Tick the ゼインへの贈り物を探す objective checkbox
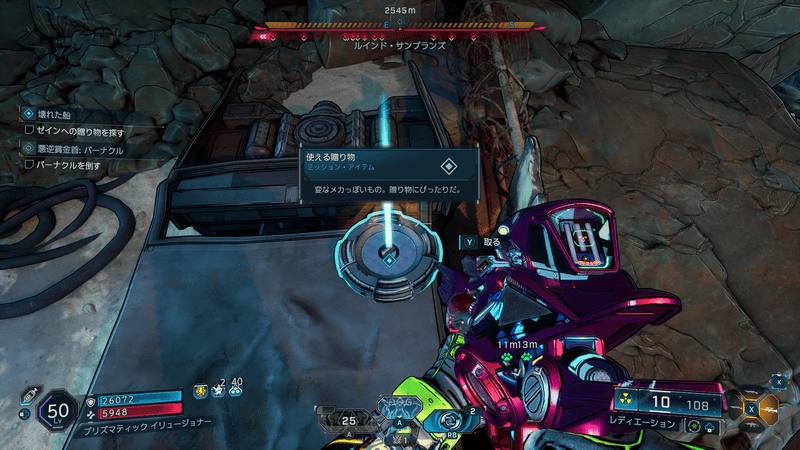This screenshot has height=450, width=800. tap(30, 130)
